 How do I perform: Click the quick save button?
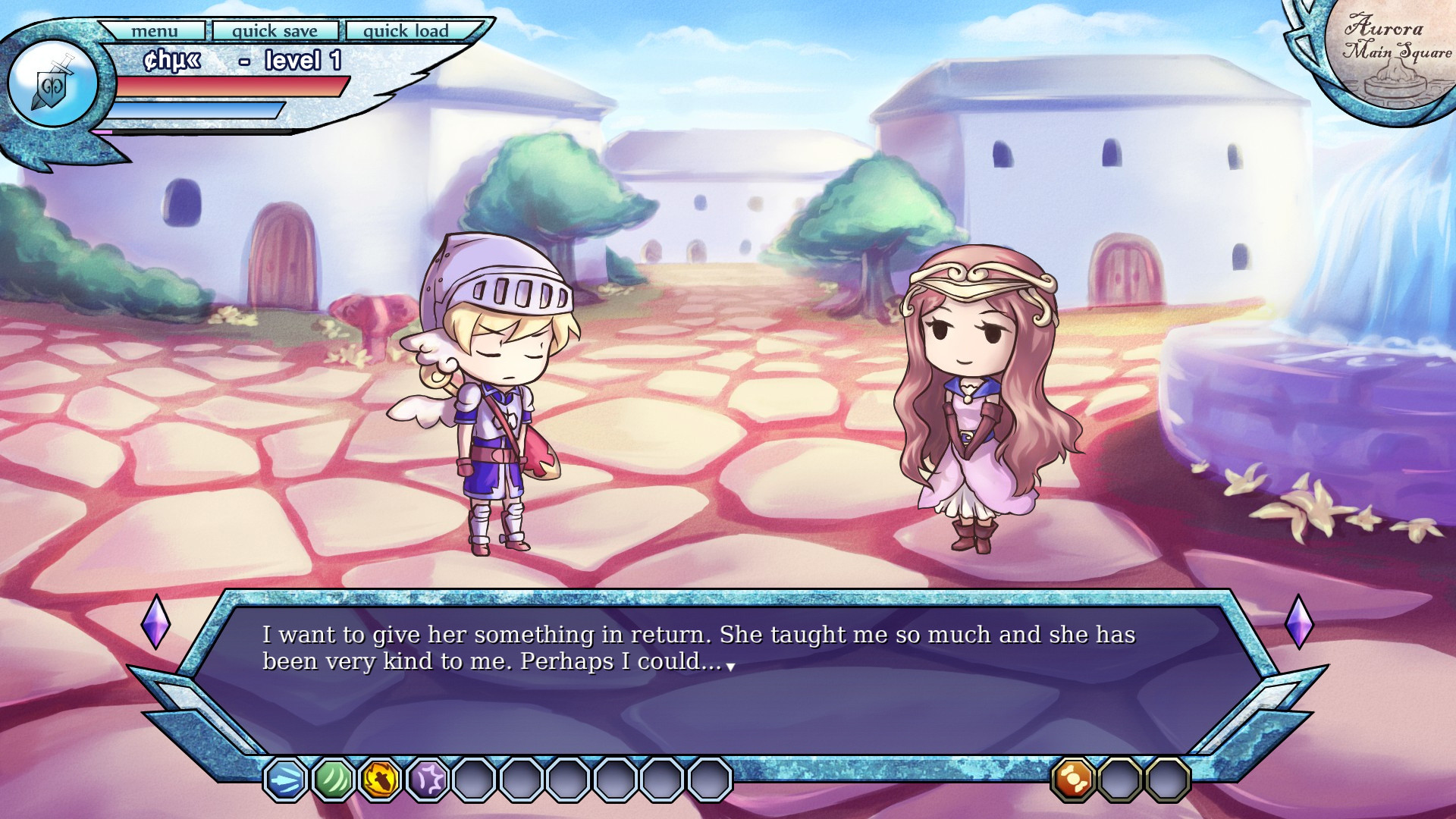[x=275, y=31]
